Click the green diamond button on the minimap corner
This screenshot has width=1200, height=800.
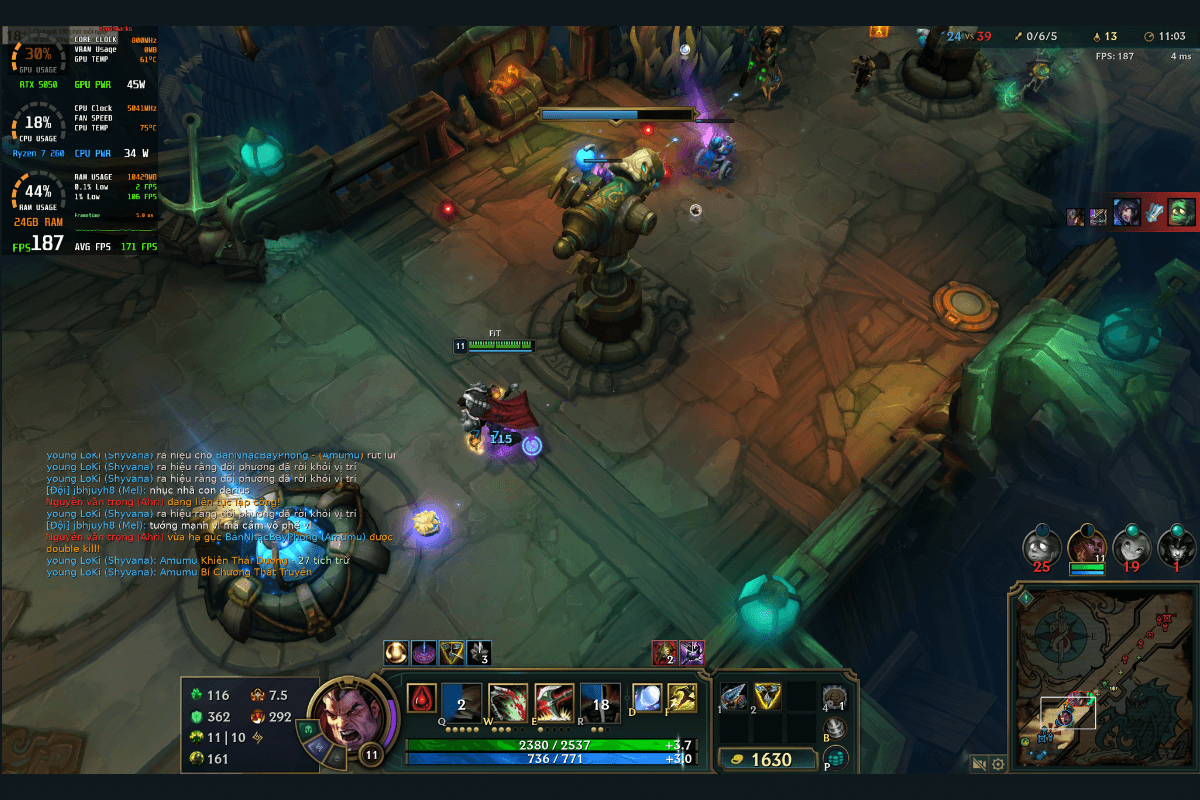point(1027,598)
